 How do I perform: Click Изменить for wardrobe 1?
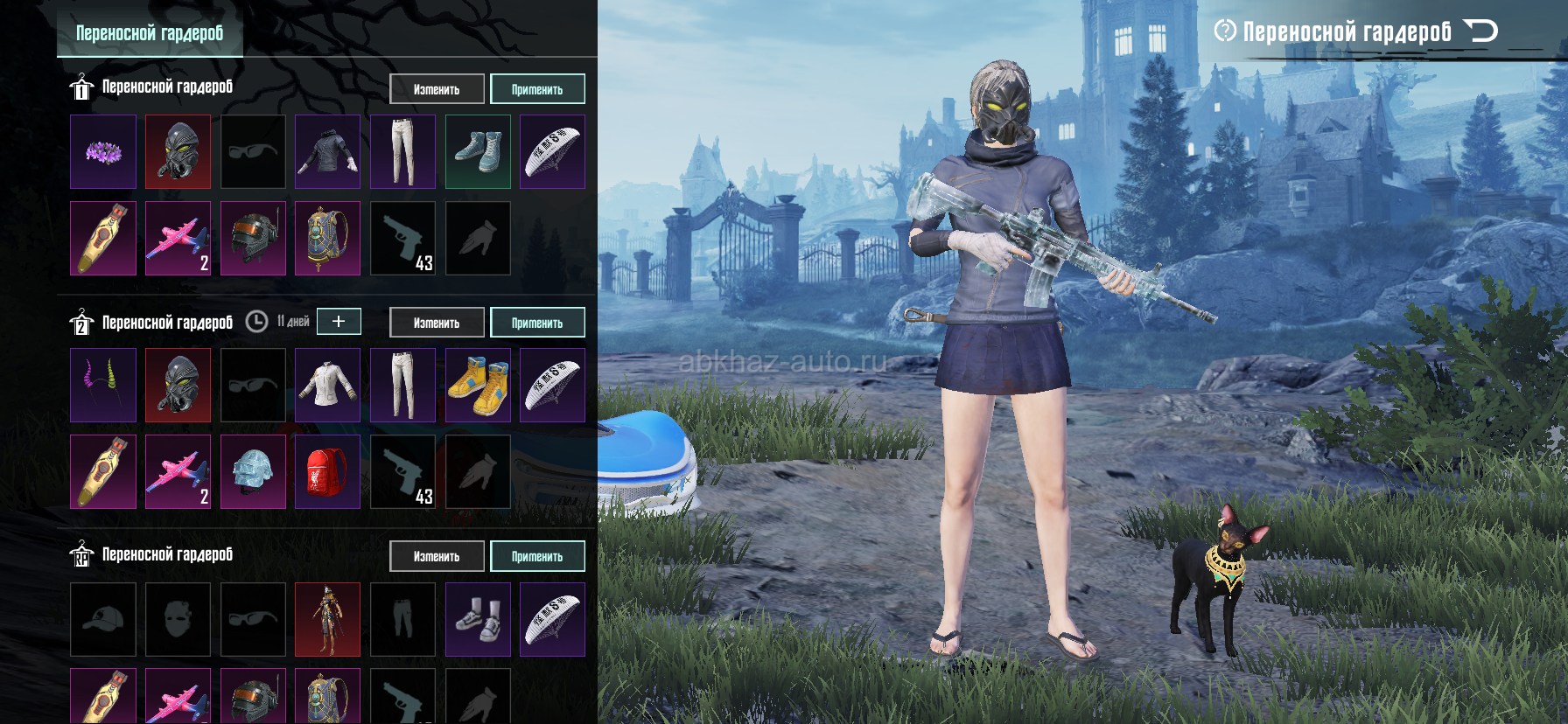point(437,89)
